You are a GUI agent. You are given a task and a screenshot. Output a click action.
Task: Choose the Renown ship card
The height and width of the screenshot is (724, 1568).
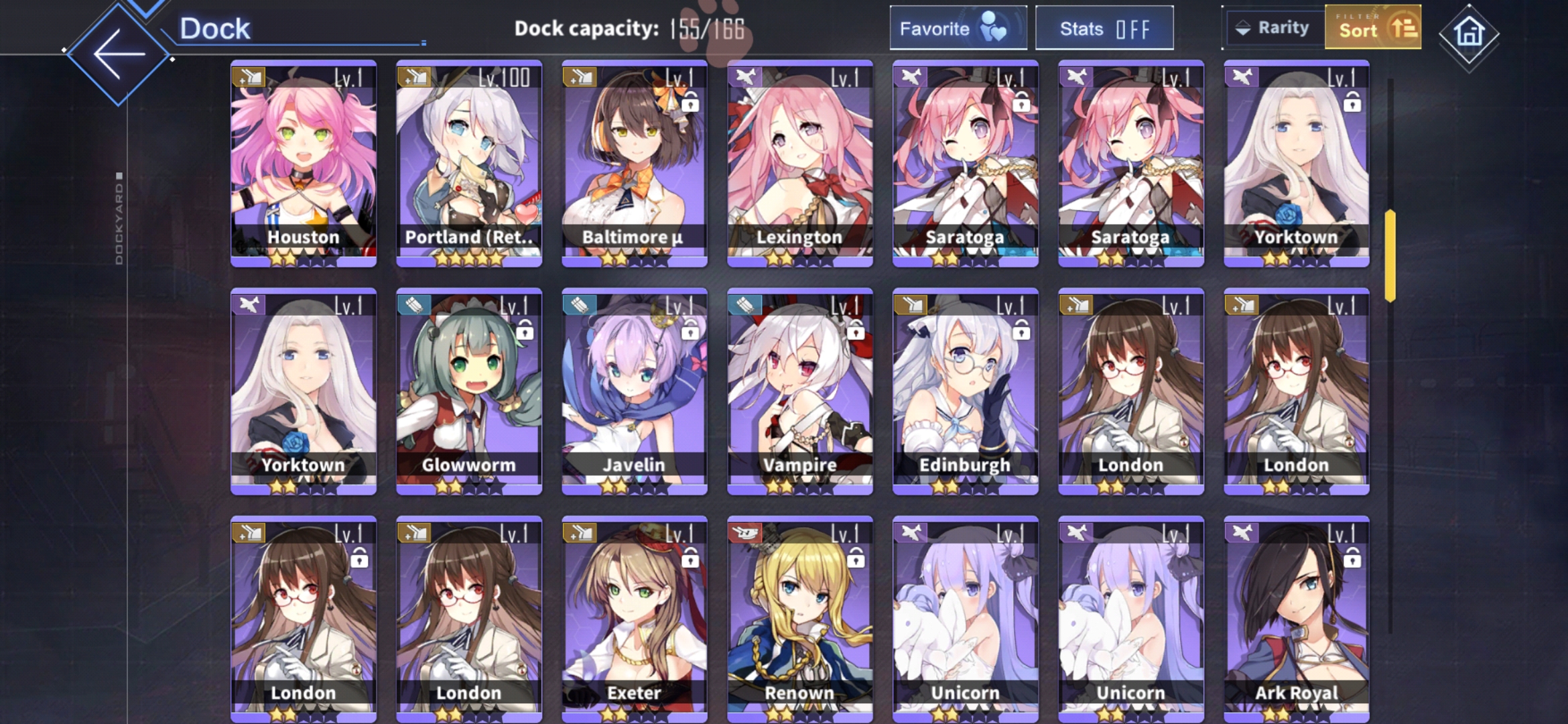tap(800, 619)
